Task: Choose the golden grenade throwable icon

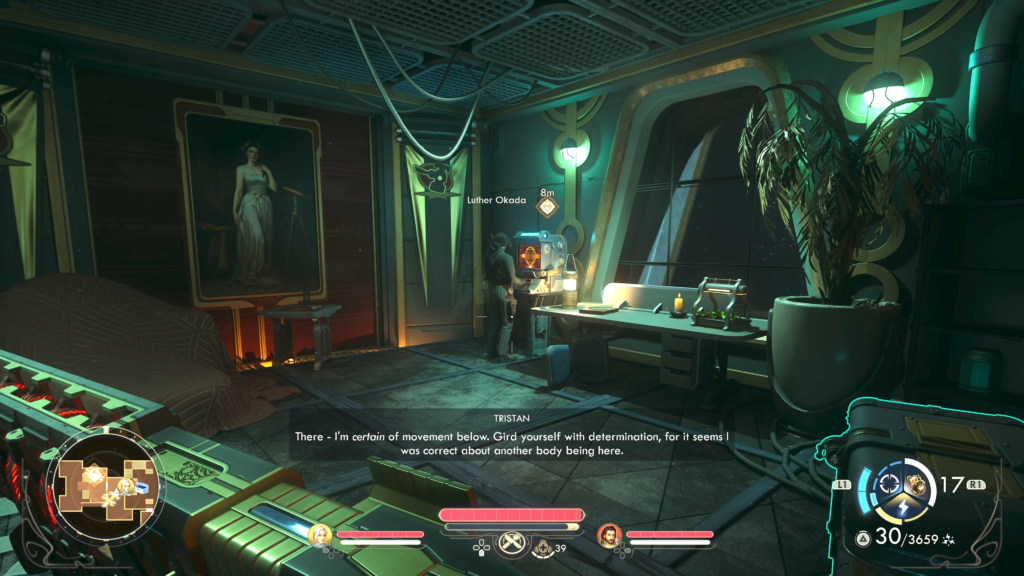Action: pos(914,485)
